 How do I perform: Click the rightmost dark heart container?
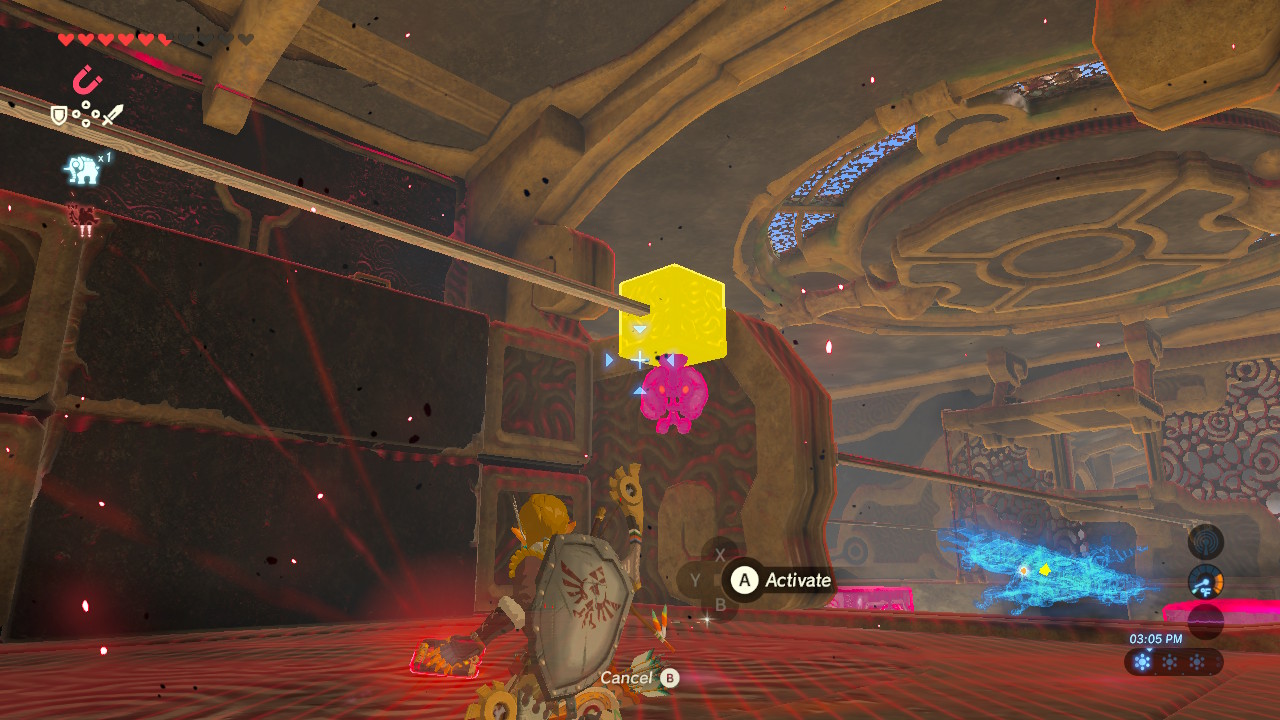pyautogui.click(x=244, y=39)
